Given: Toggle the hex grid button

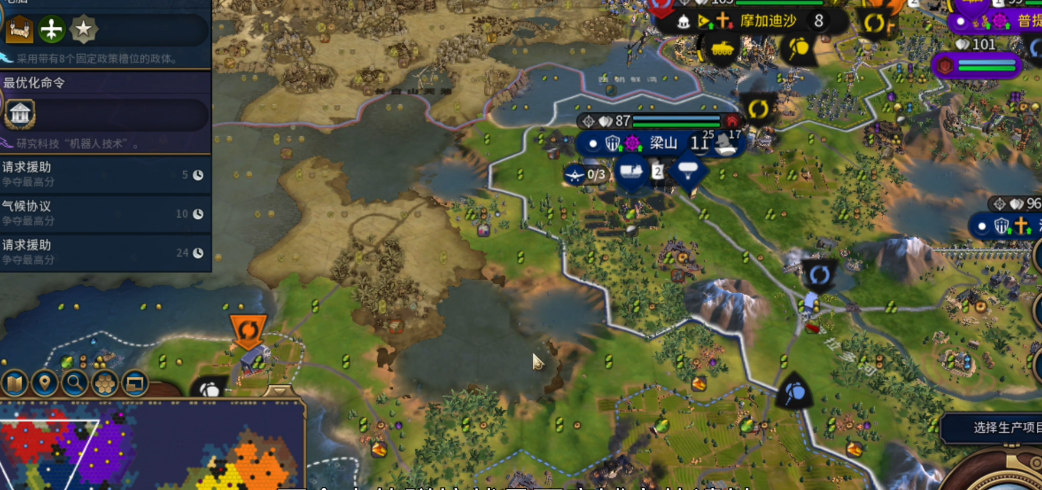Looking at the screenshot, I should (104, 383).
